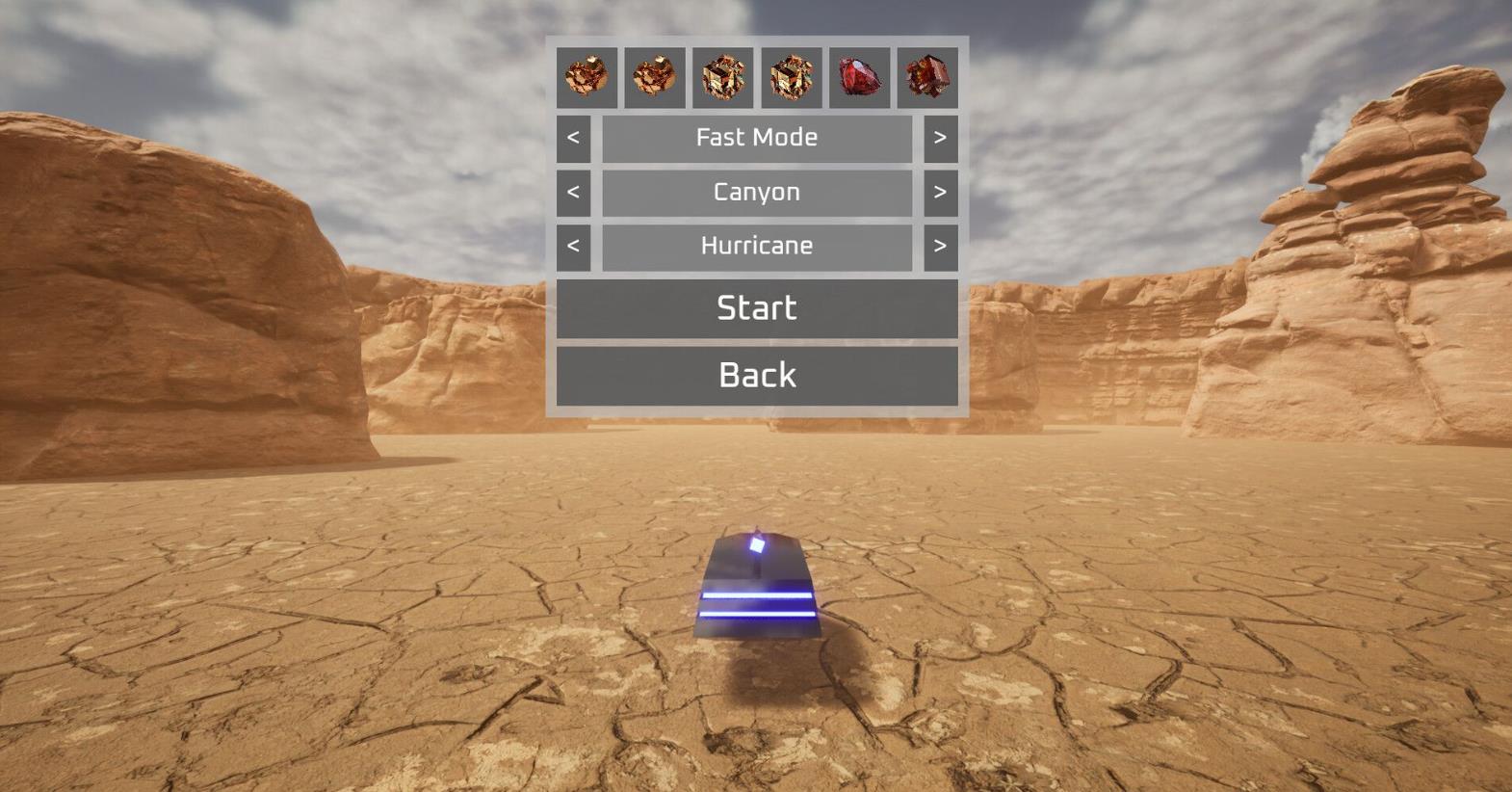This screenshot has width=1512, height=792.
Task: Choose the previous vehicle before Hurricane
Action: (573, 246)
